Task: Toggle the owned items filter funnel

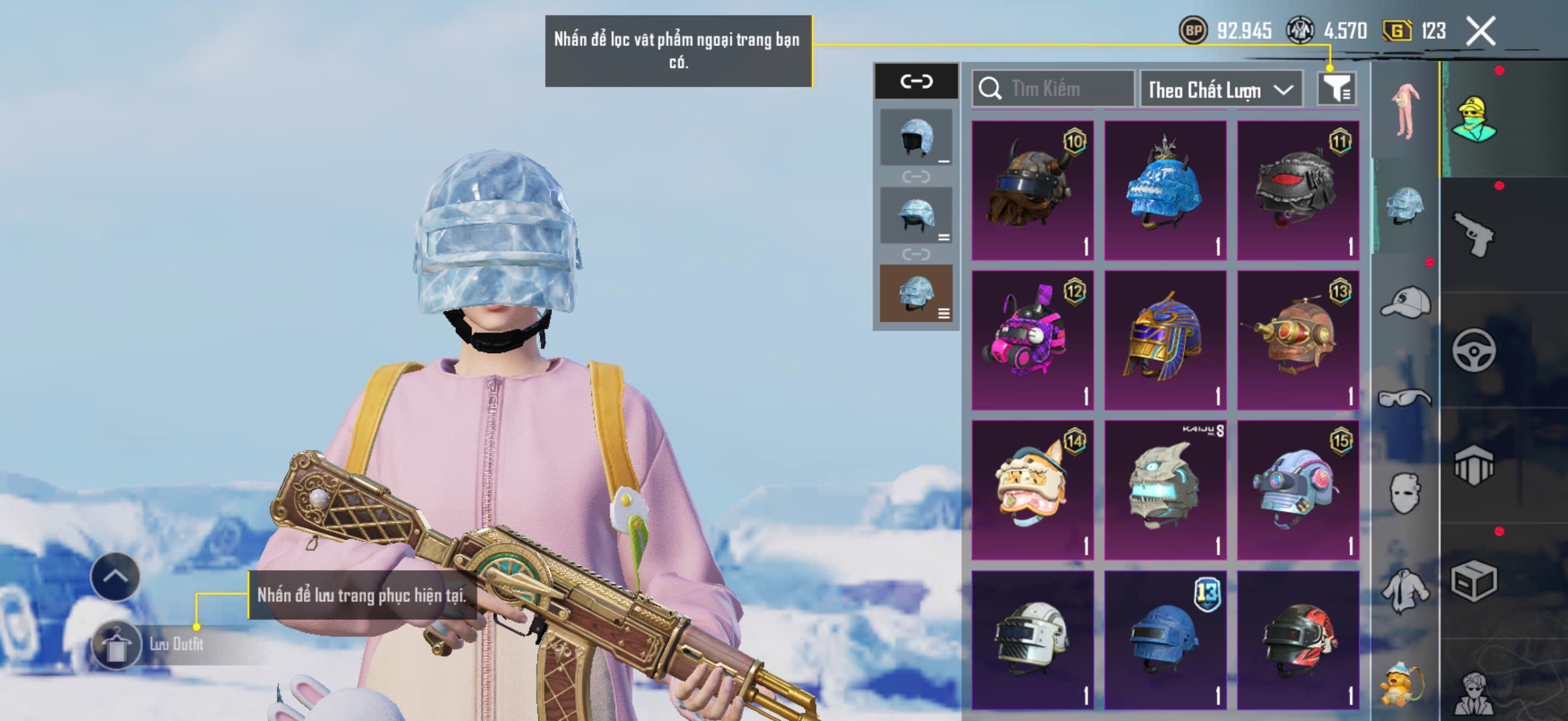Action: click(1336, 90)
